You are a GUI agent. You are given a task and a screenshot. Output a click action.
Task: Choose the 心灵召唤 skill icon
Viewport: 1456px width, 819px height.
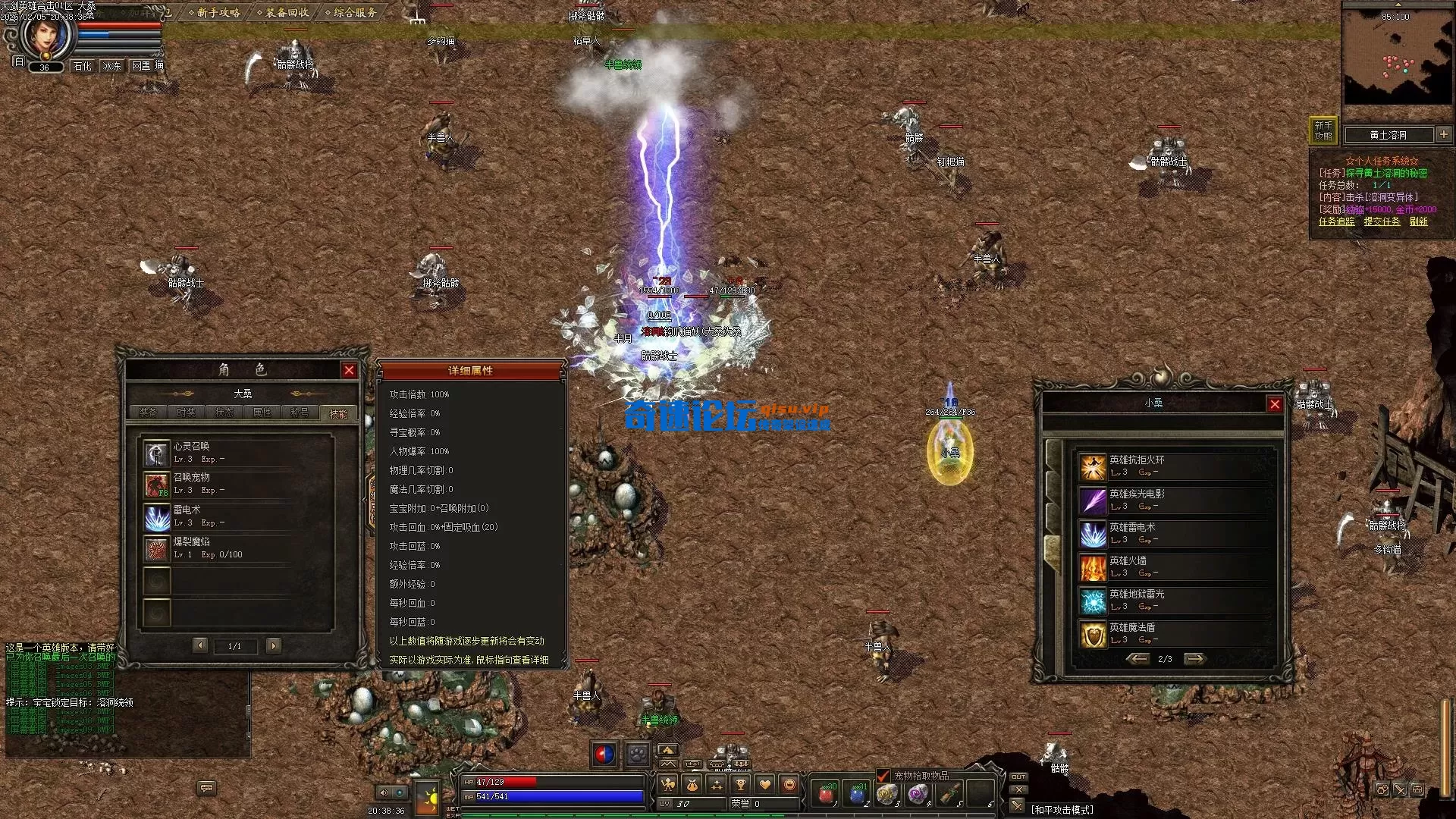coord(157,453)
